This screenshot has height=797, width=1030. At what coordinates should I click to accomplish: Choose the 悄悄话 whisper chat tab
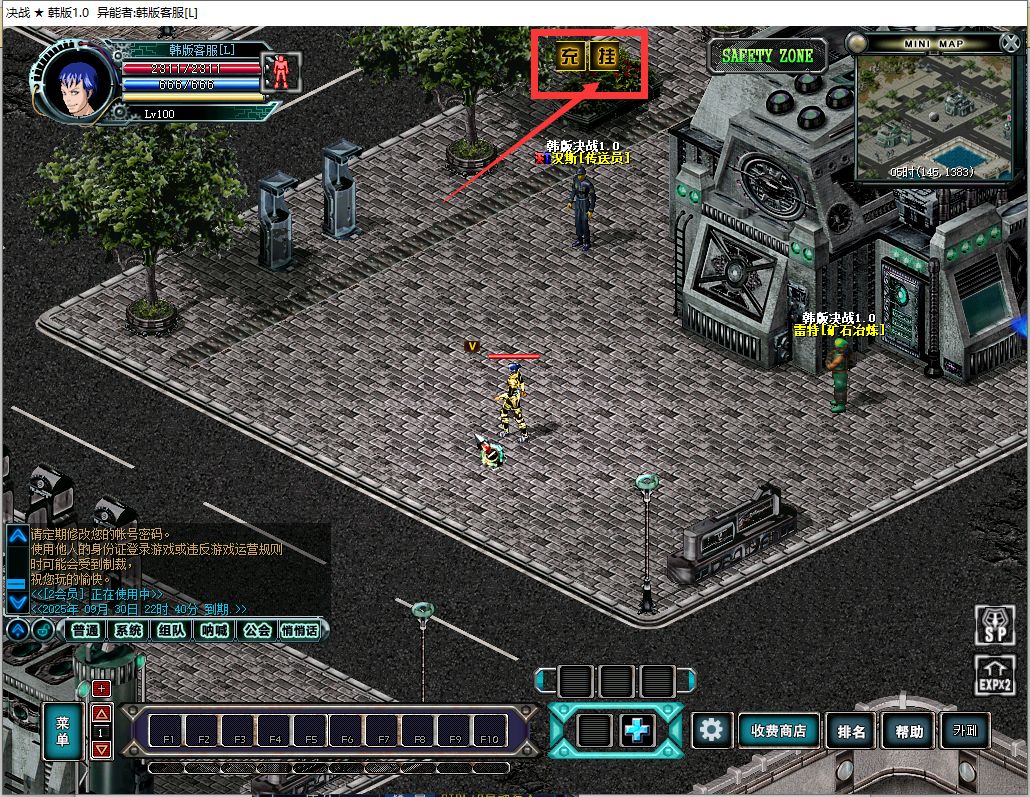[300, 631]
